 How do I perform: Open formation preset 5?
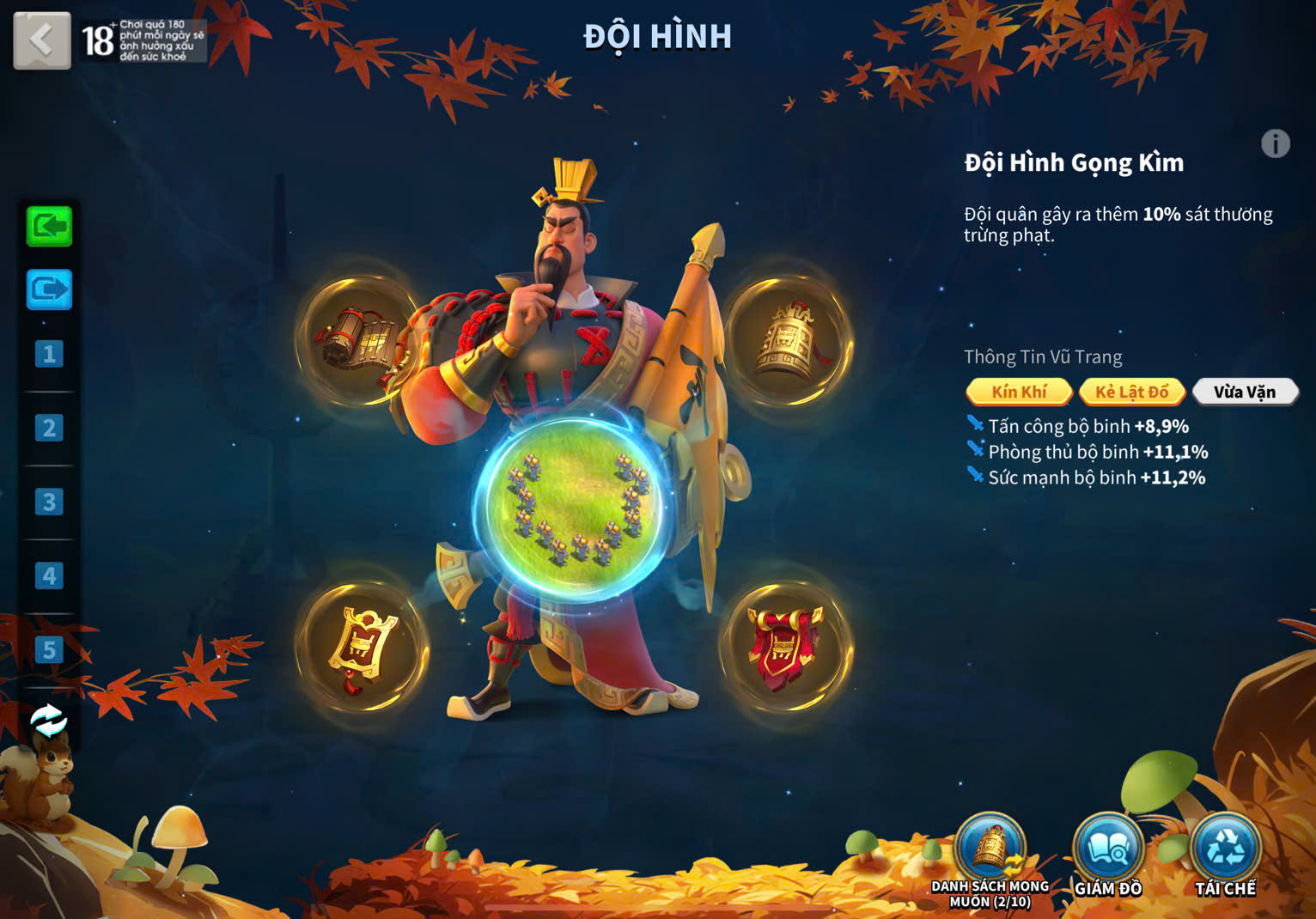[x=49, y=649]
